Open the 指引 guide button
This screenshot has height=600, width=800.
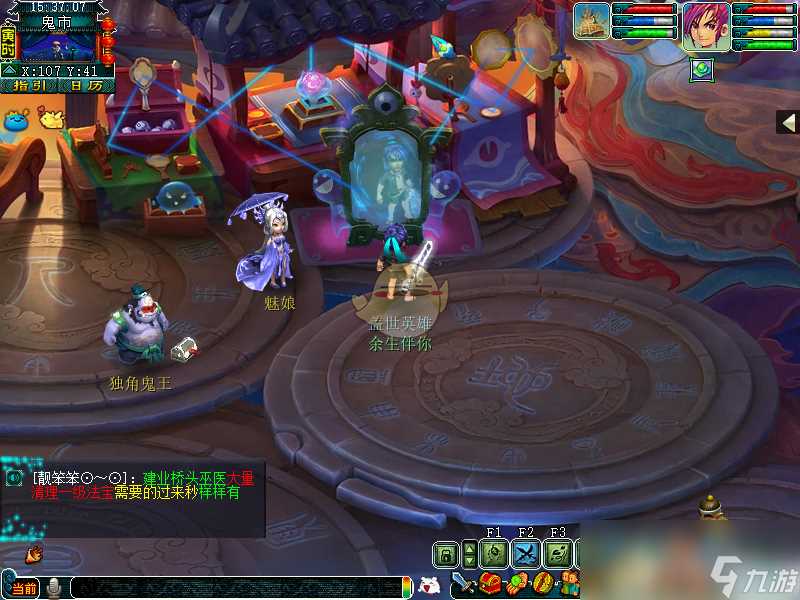31,86
